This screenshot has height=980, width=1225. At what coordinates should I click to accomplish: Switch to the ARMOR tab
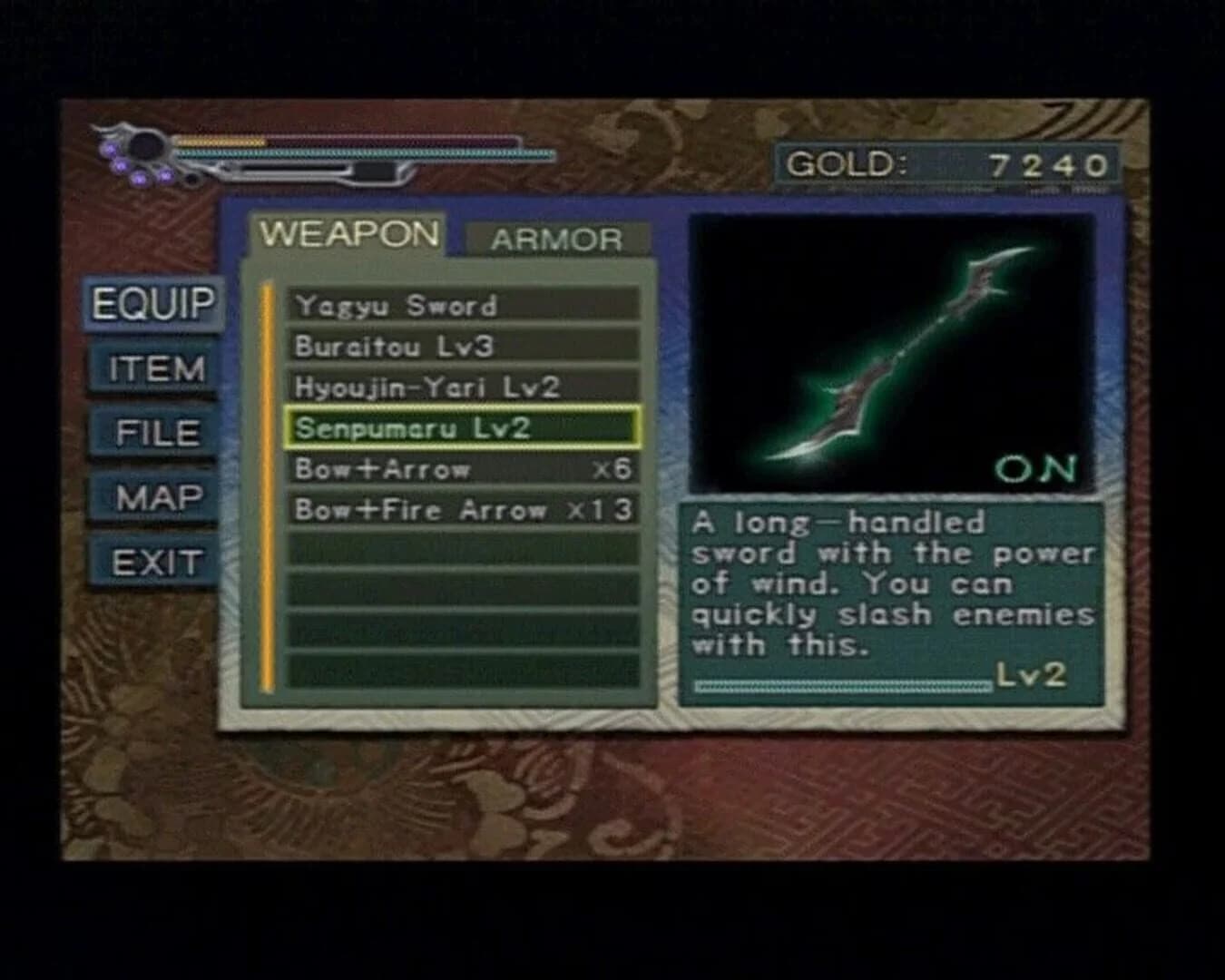[555, 239]
